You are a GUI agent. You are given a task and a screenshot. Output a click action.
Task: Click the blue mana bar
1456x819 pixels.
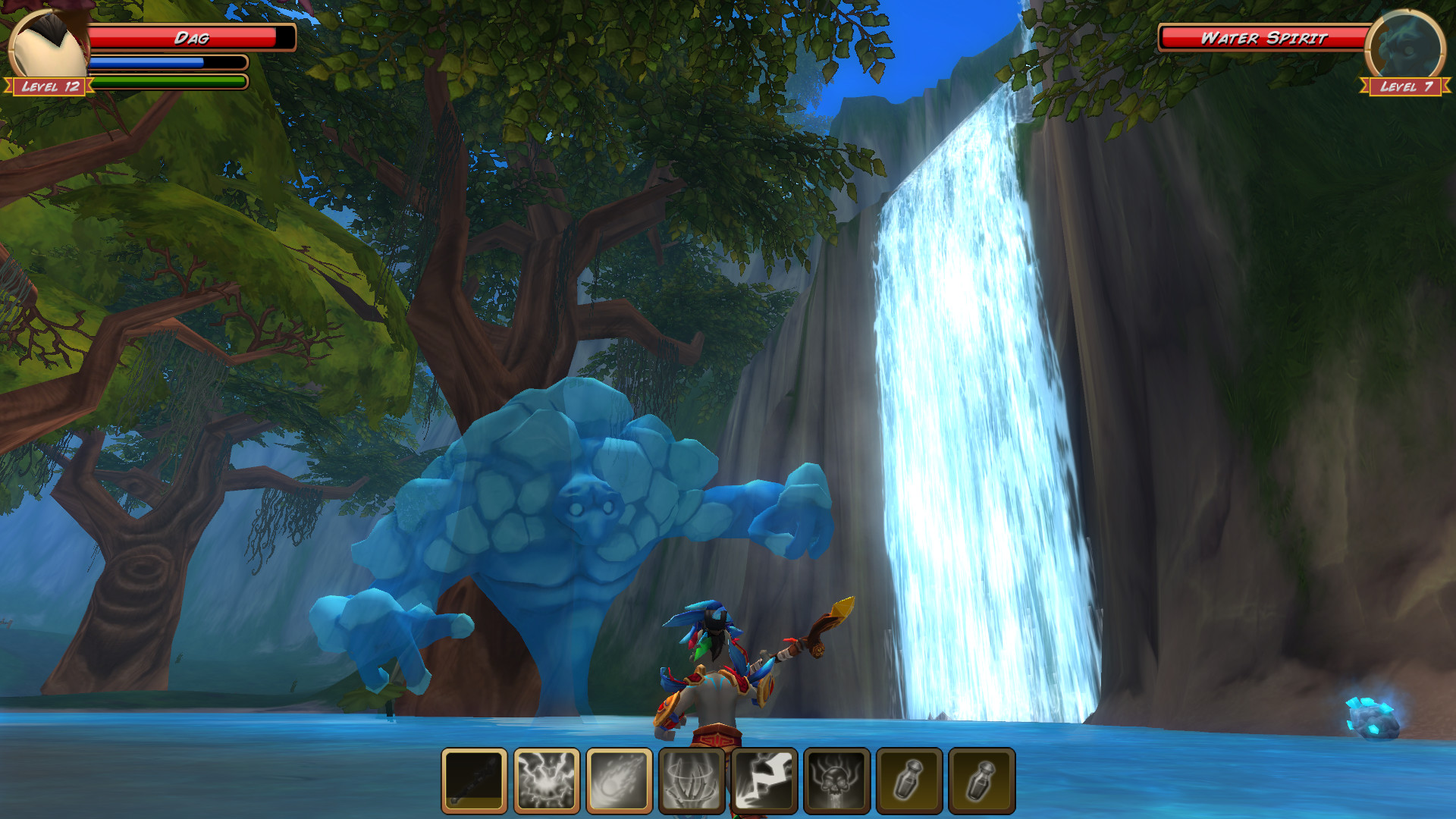point(168,64)
